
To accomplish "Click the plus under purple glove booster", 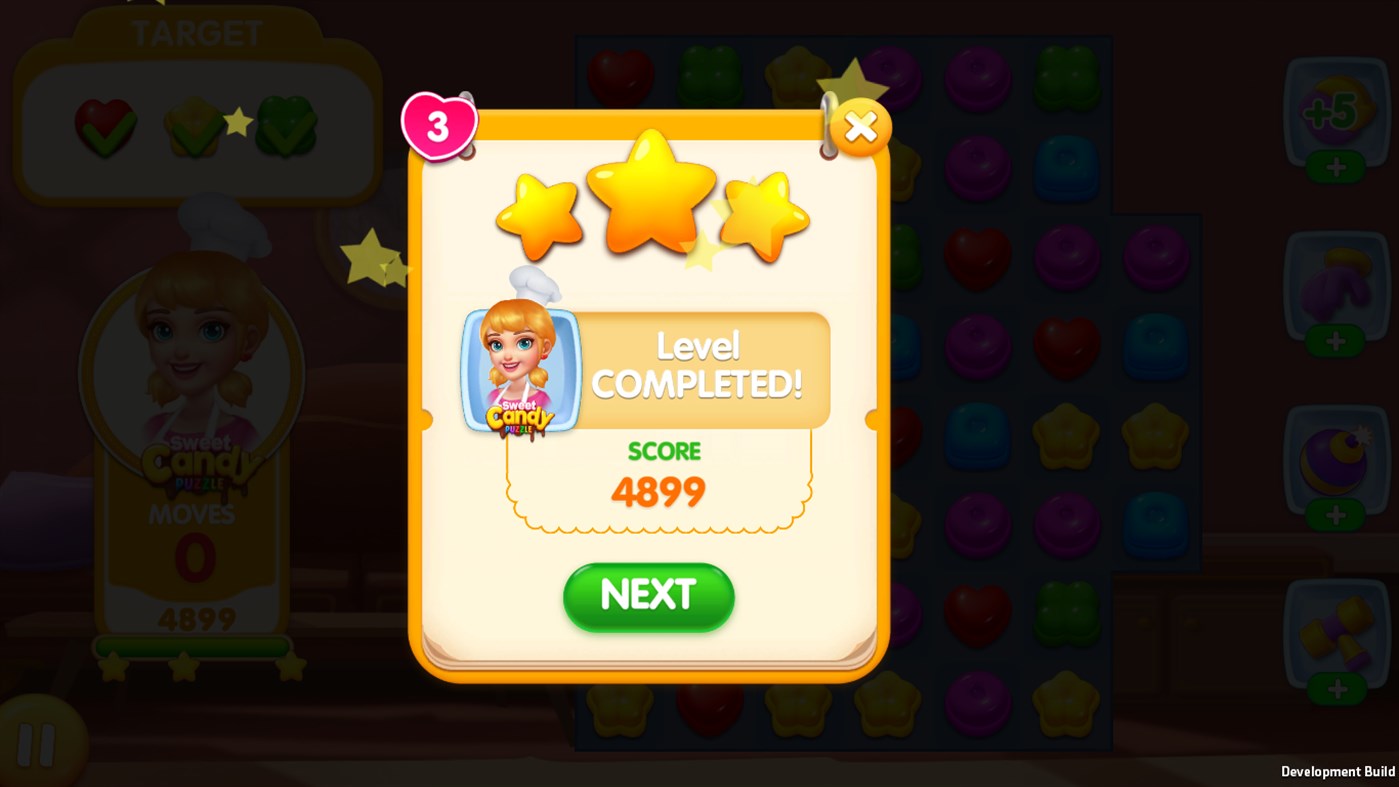I will 1337,340.
